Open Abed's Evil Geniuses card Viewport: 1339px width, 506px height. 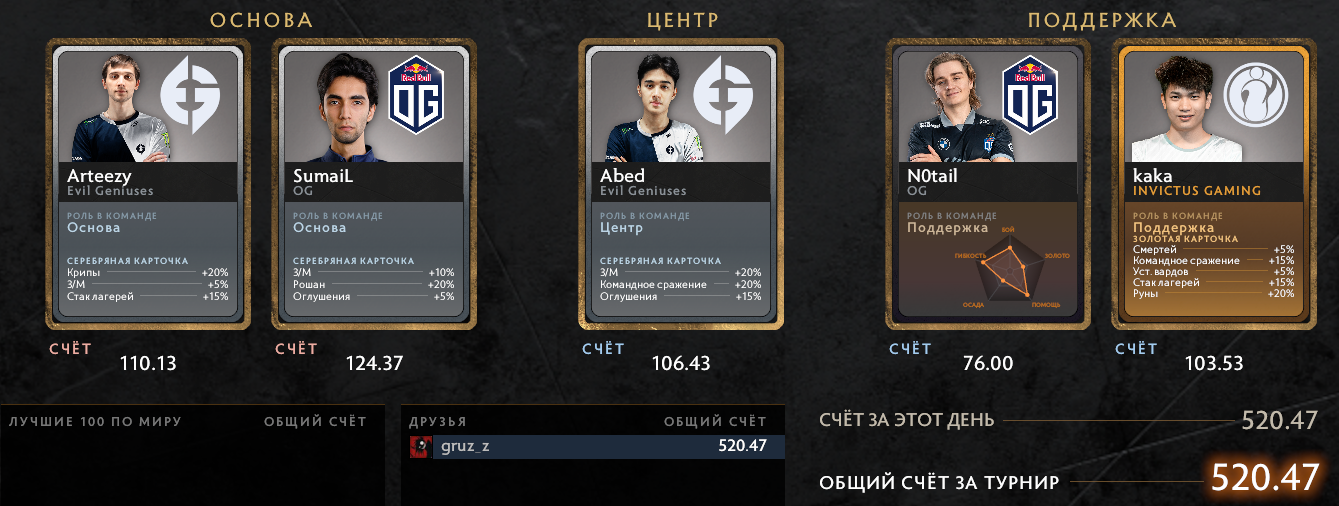coord(681,184)
